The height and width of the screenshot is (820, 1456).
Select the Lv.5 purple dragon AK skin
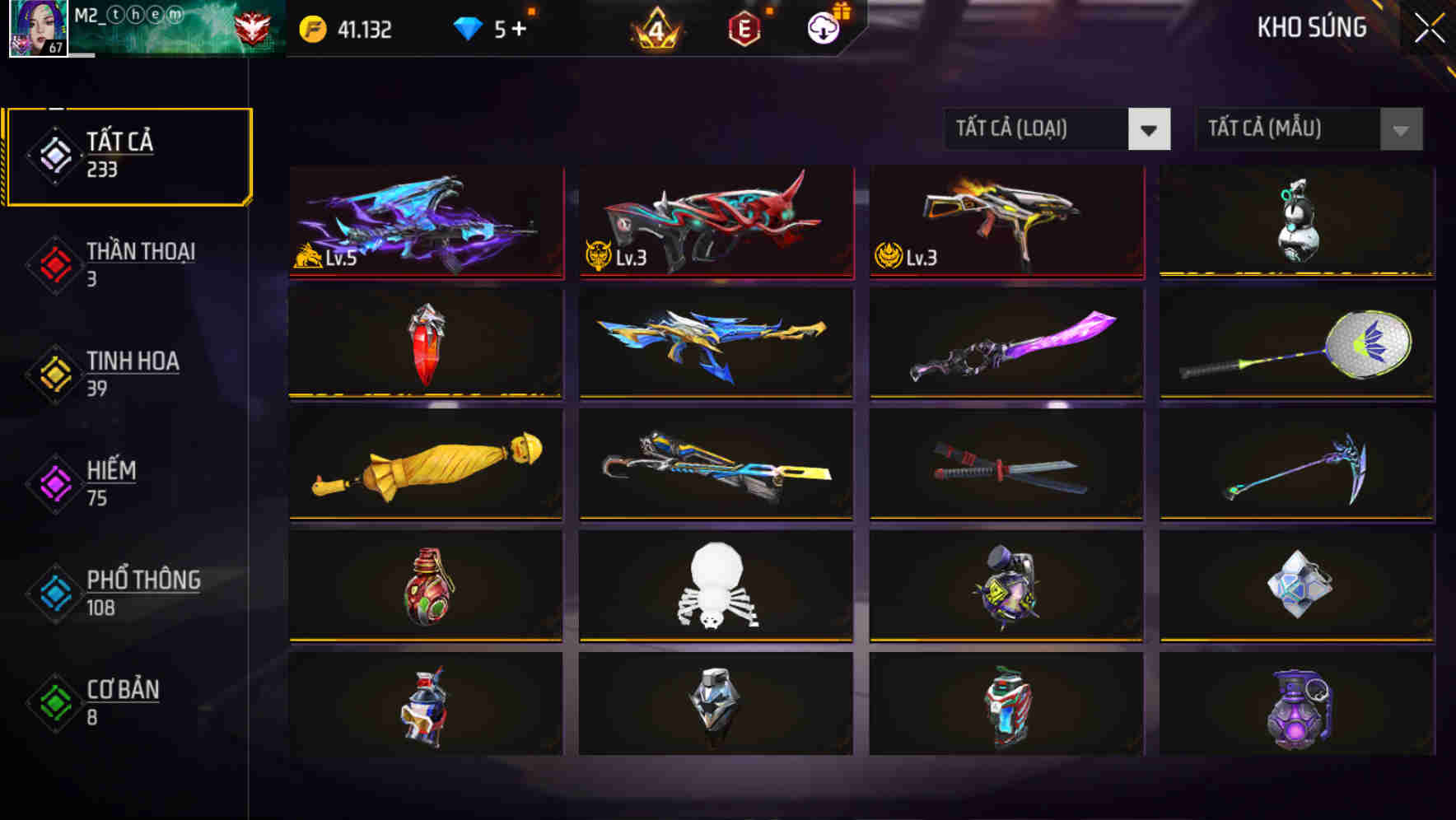point(427,222)
